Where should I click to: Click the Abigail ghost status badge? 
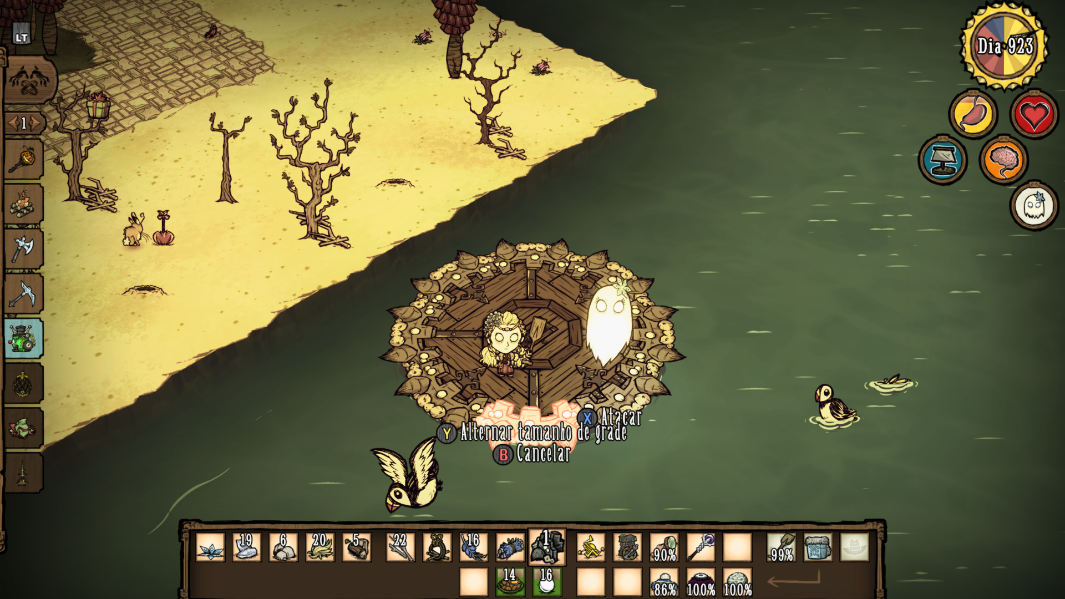coord(1033,205)
